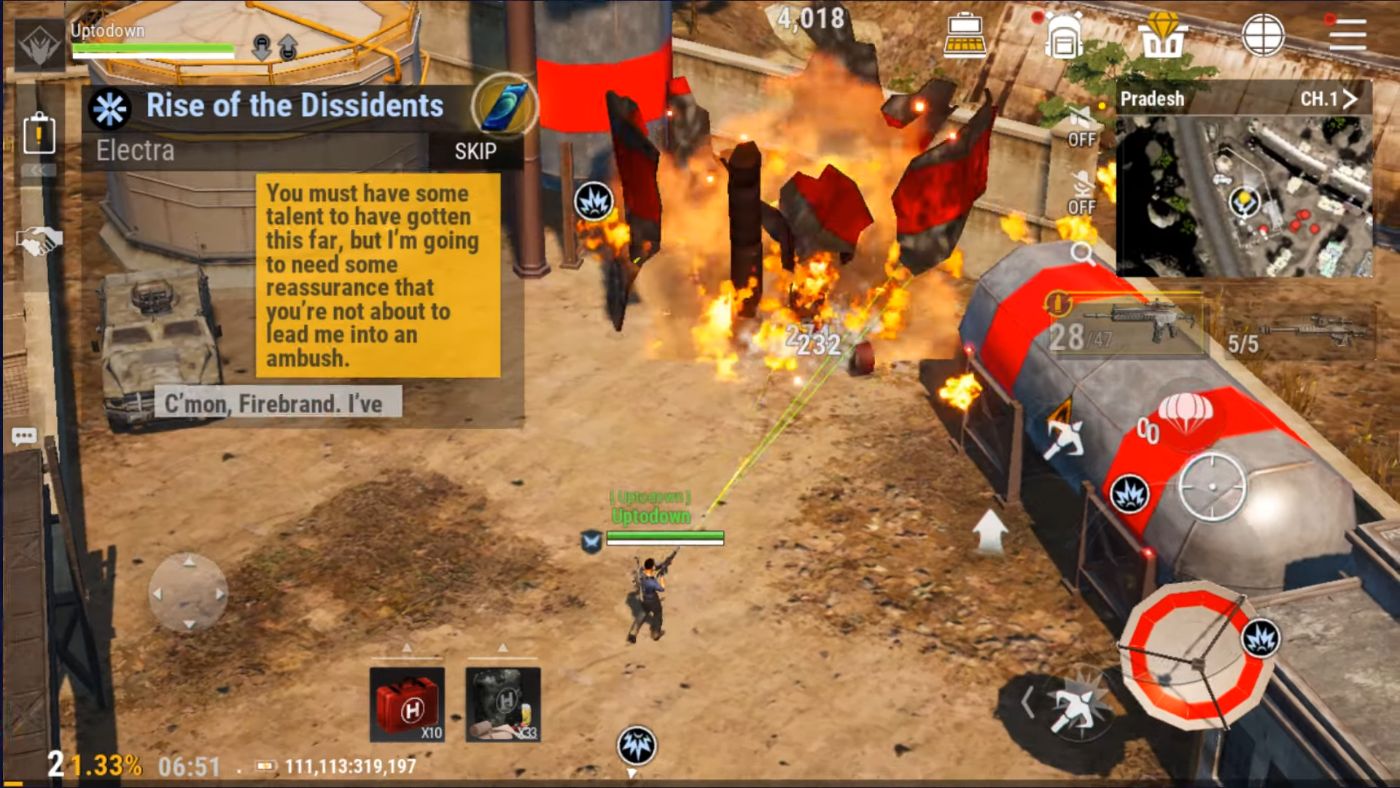Open the diamond shop
Viewport: 1400px width, 788px height.
[x=1160, y=33]
